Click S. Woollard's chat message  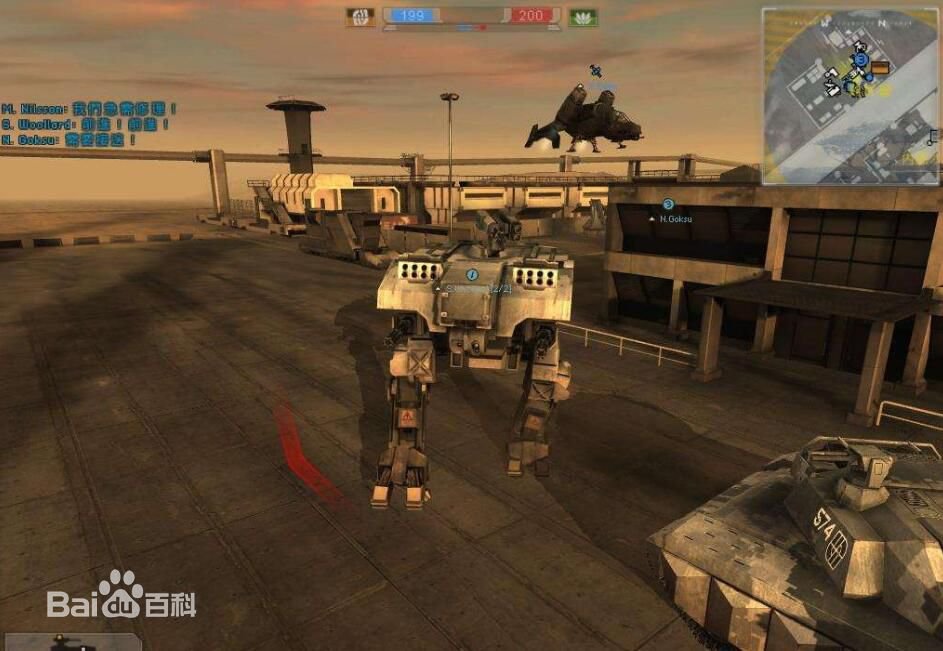coord(85,124)
